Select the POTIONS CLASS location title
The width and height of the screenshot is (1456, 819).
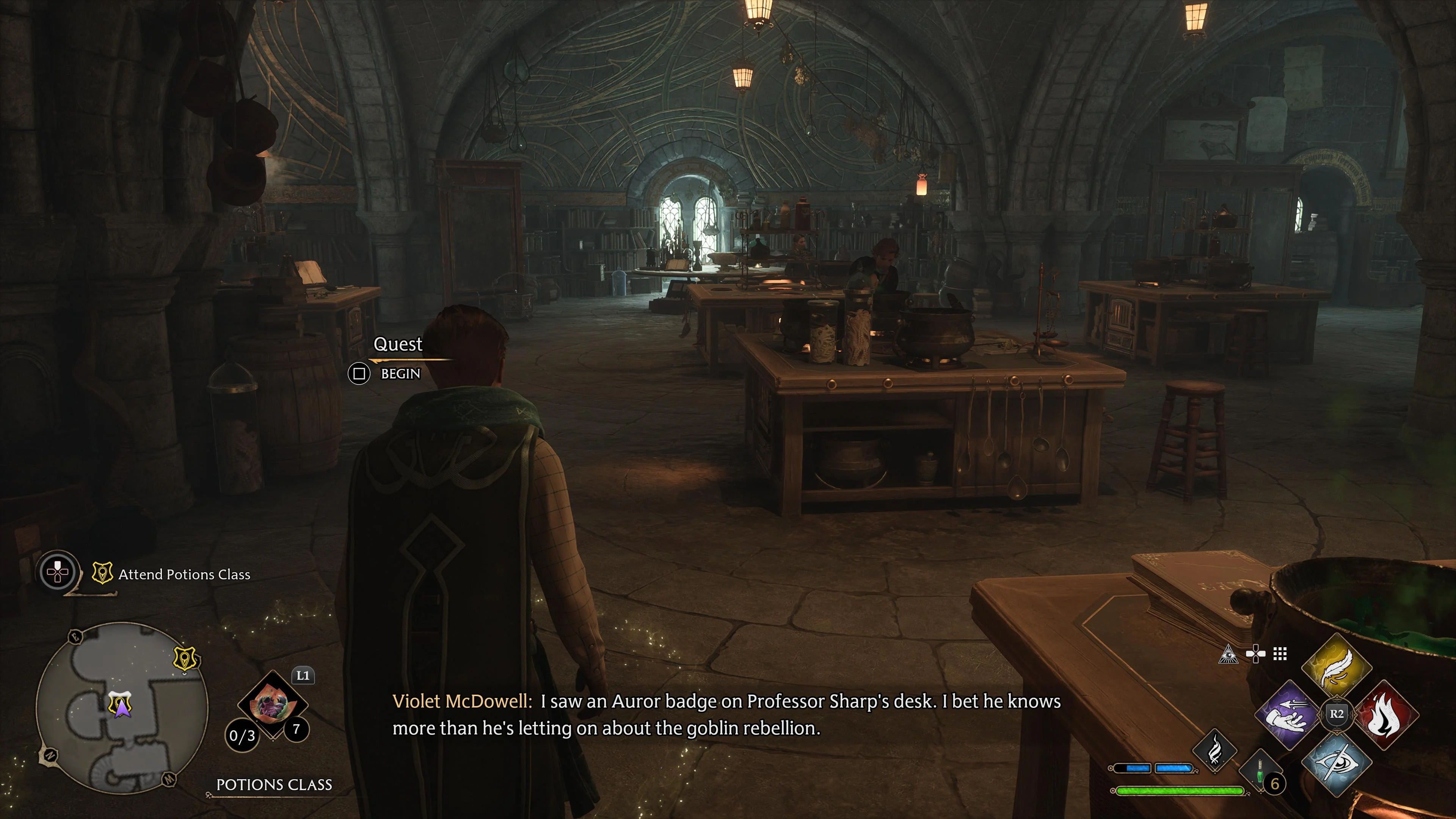pyautogui.click(x=275, y=784)
